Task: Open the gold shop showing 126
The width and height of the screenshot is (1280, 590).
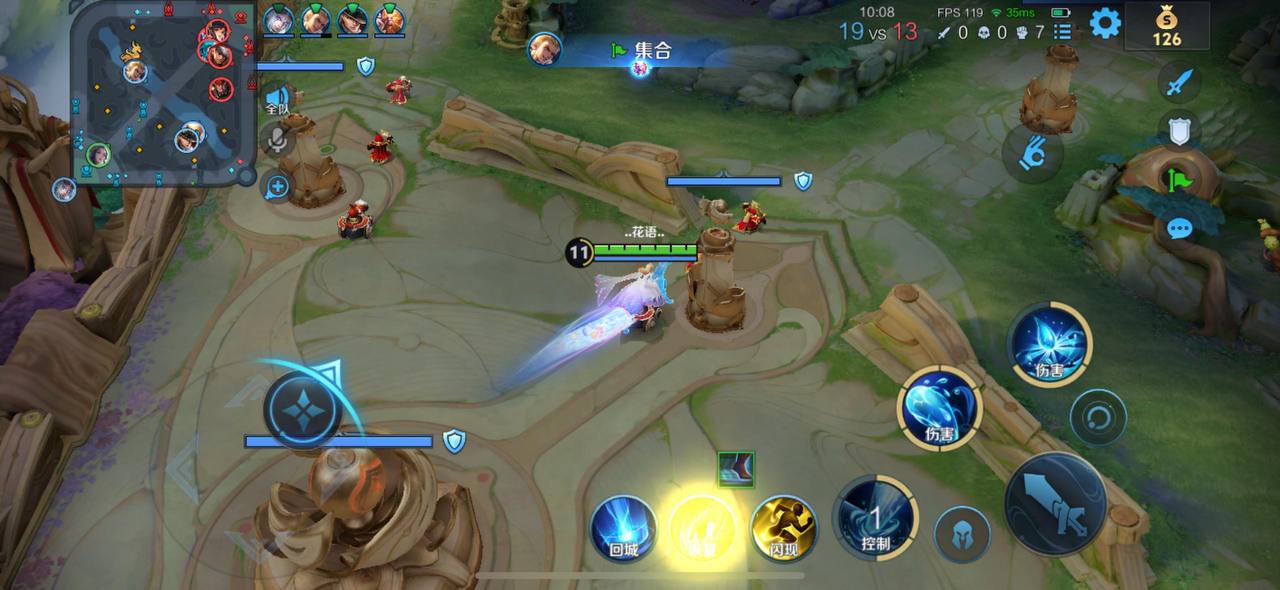Action: pos(1166,26)
